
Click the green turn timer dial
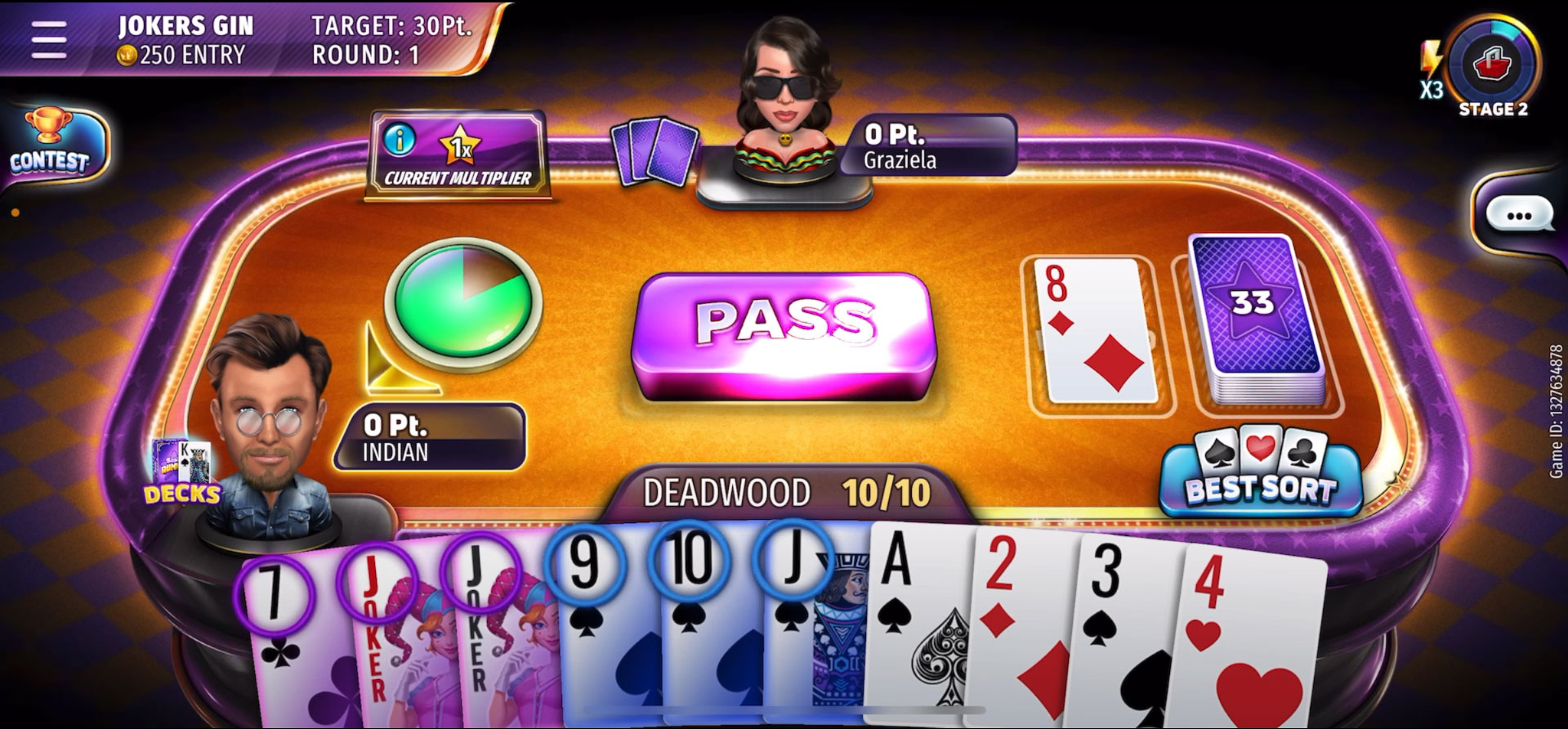coord(466,304)
